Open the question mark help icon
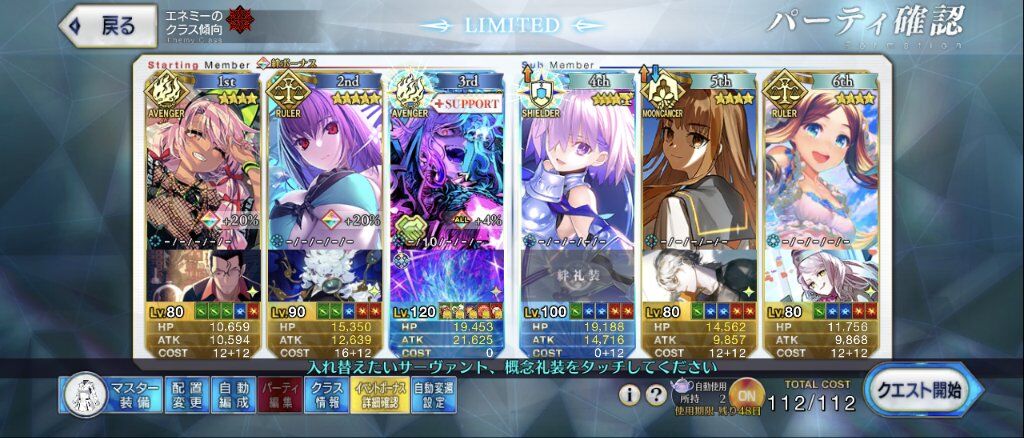This screenshot has height=438, width=1024. (x=655, y=396)
